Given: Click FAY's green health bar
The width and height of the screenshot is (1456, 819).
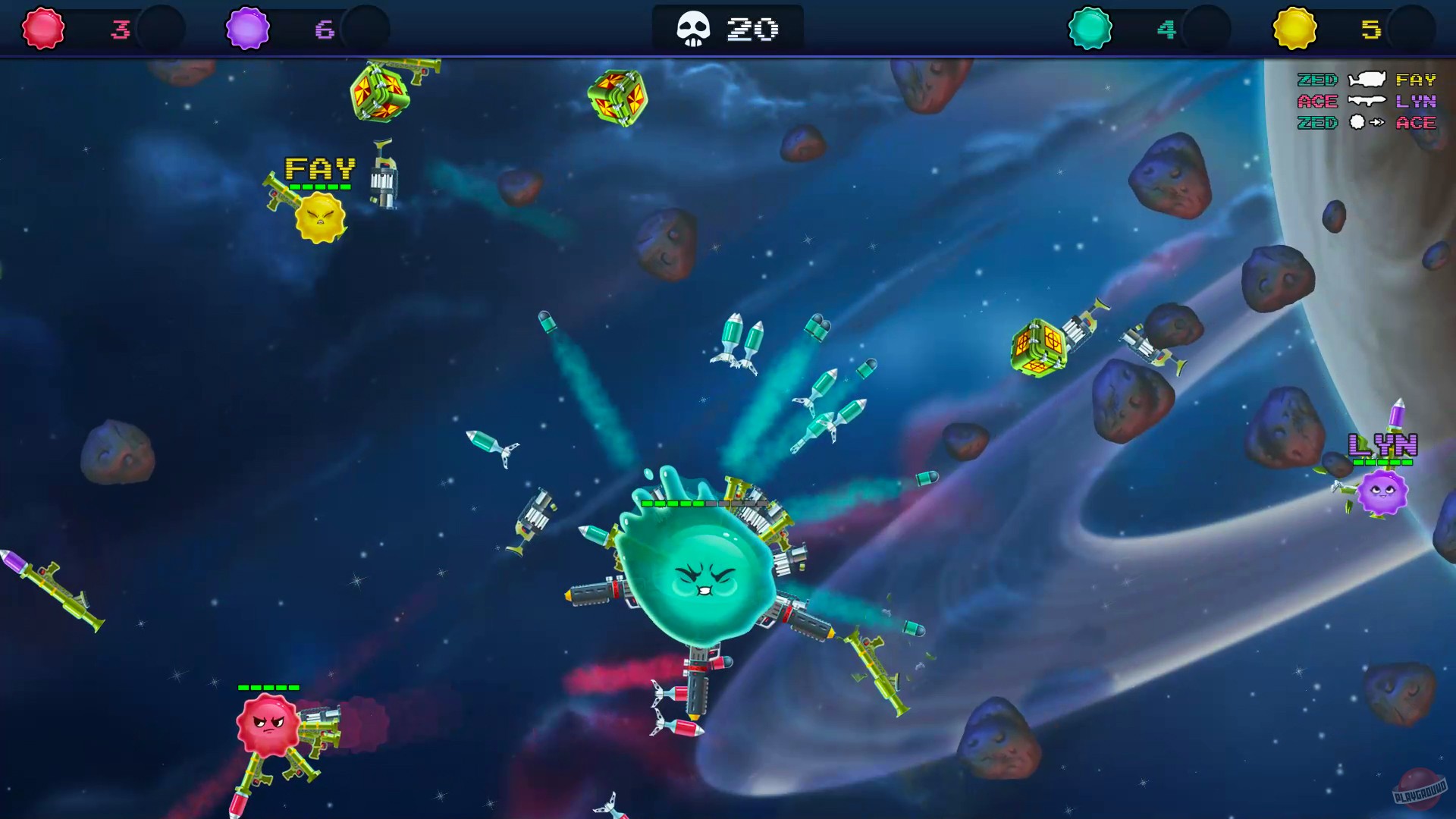Looking at the screenshot, I should (x=318, y=187).
